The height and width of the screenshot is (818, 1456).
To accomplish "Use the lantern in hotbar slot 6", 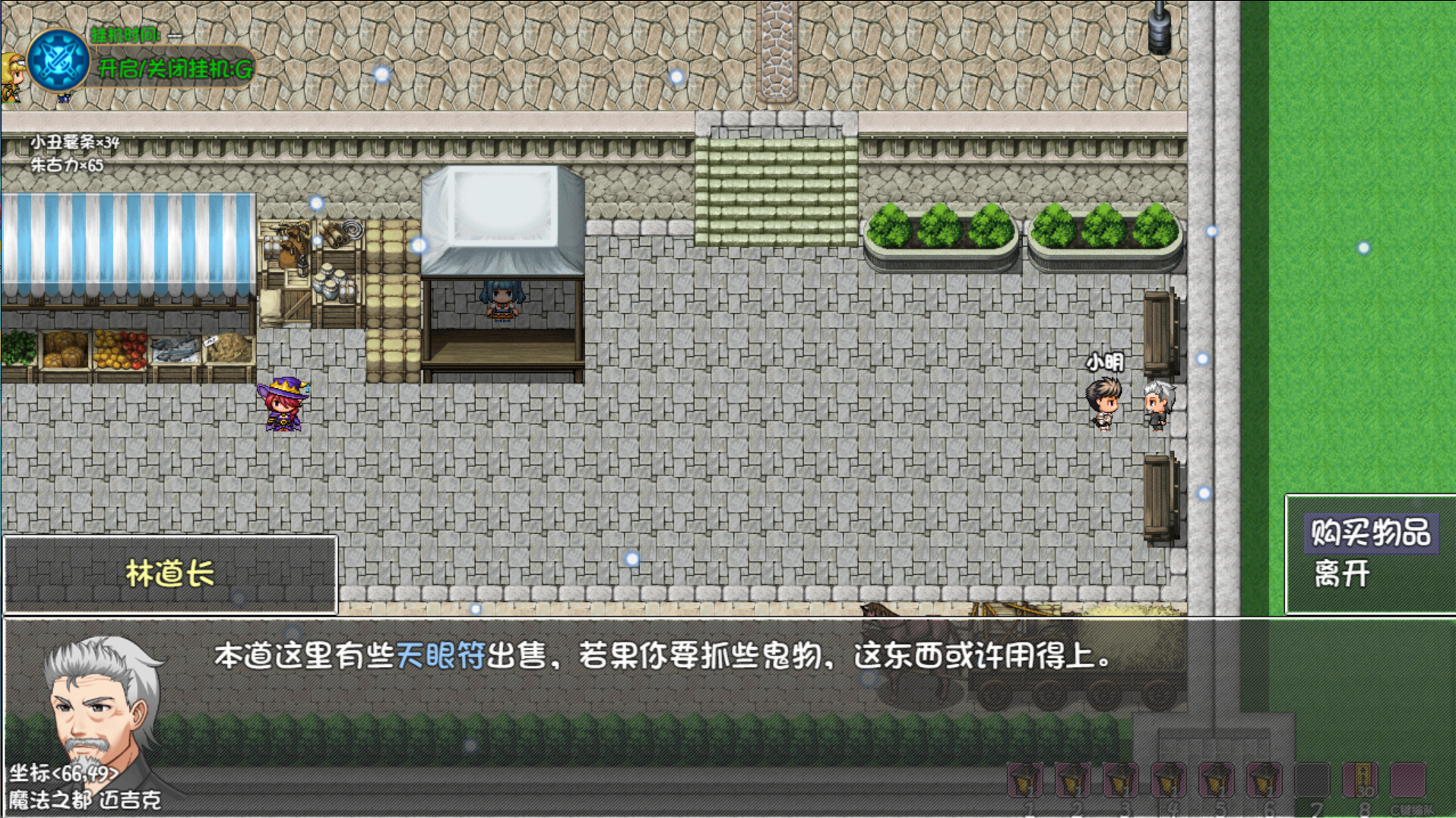I will 1264,780.
